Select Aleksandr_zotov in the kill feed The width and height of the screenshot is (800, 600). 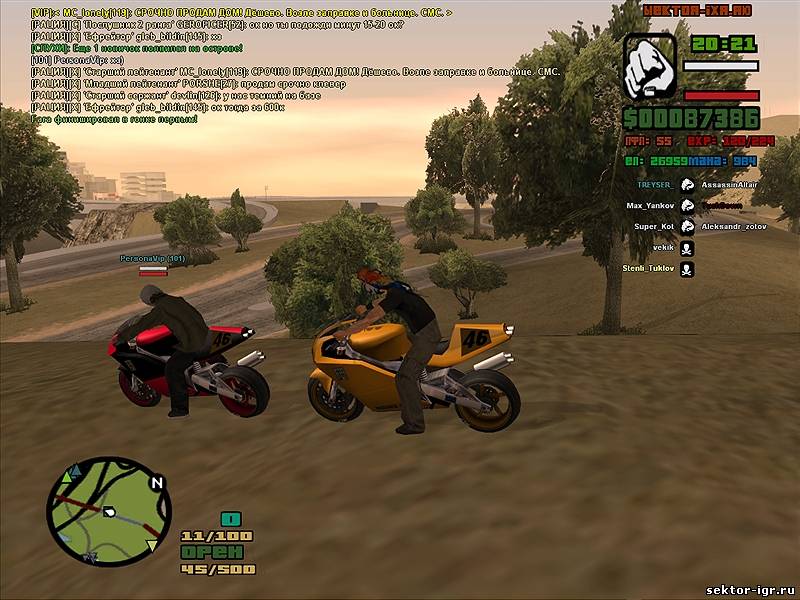point(732,227)
